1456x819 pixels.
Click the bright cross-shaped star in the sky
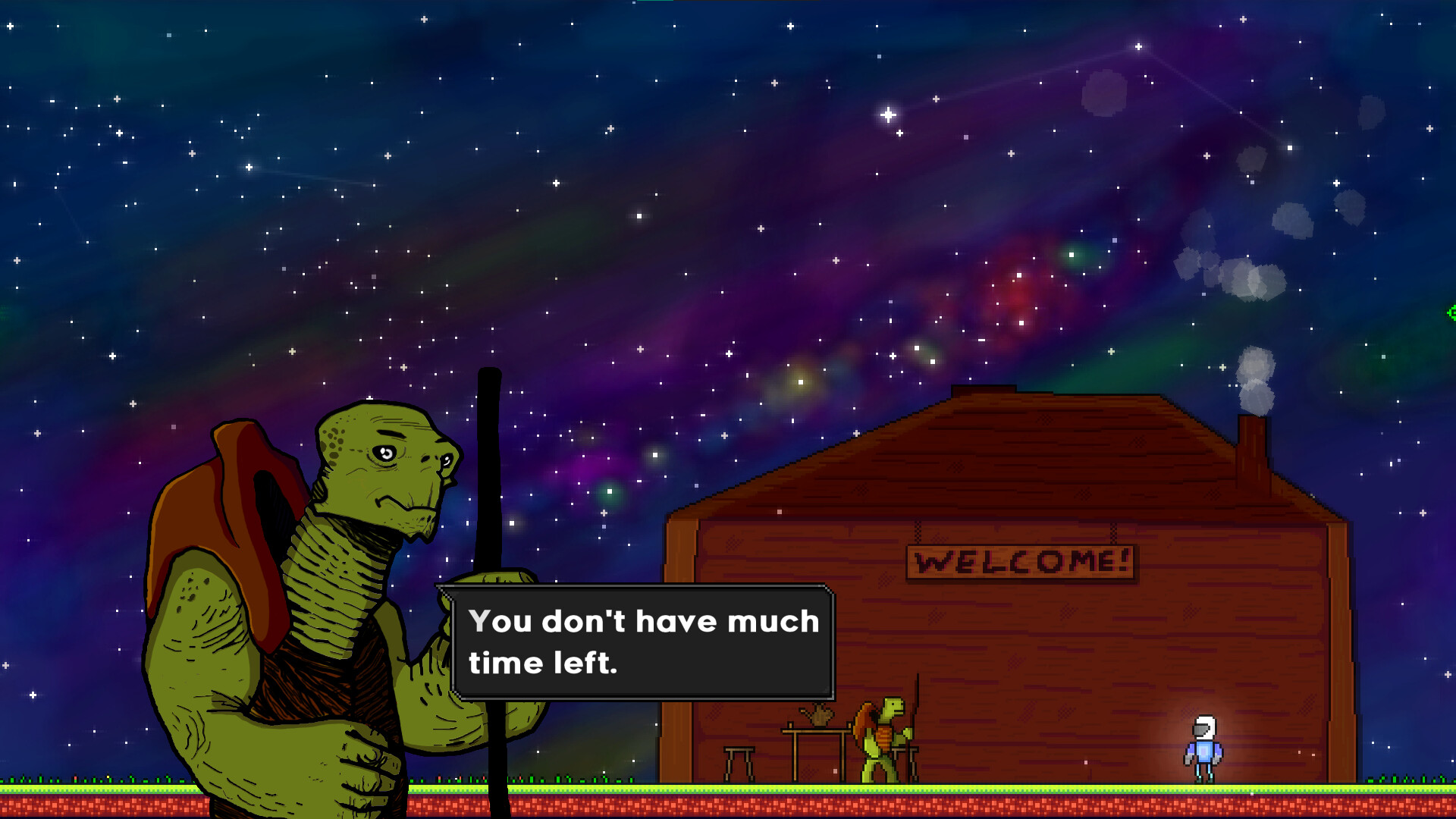889,115
